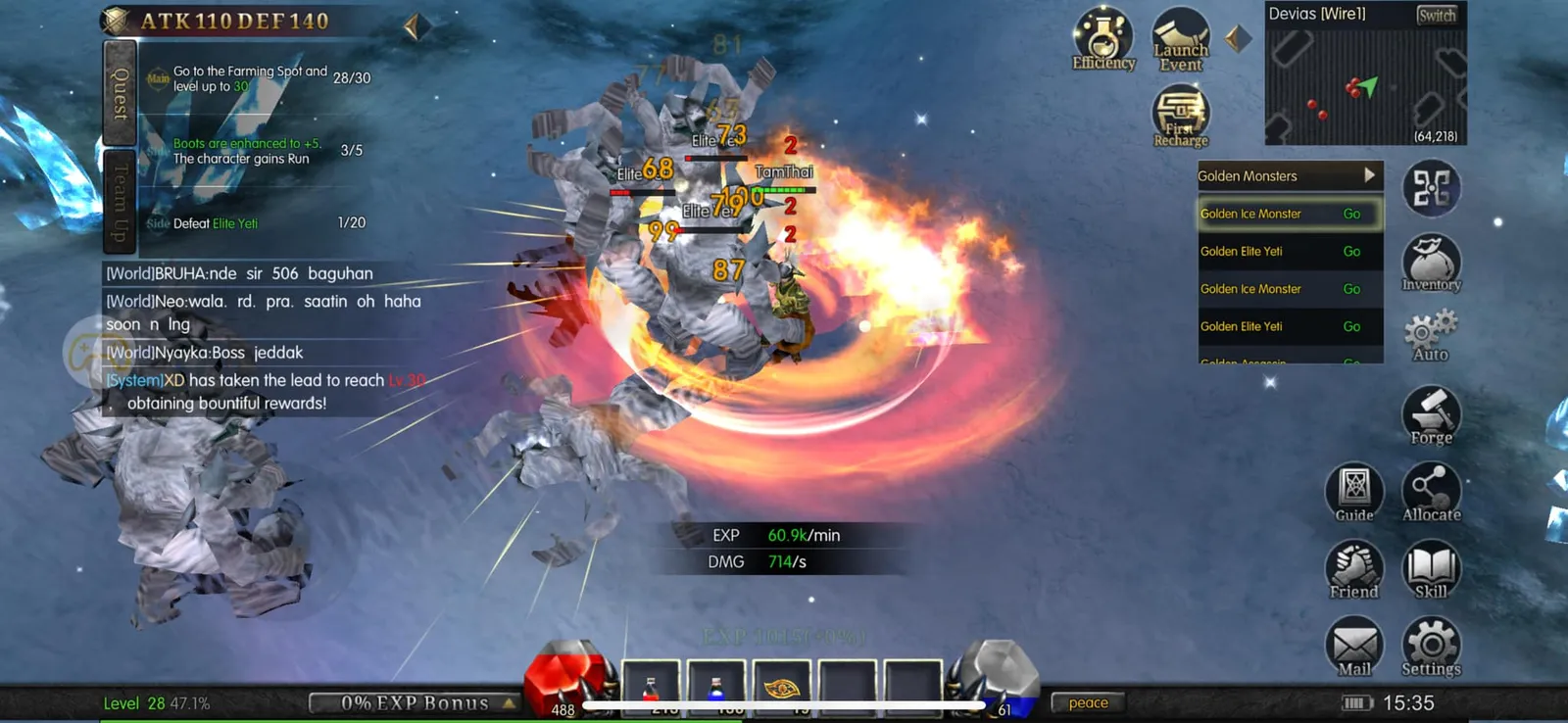Expand the Golden Monsters list arrow

click(x=1369, y=175)
